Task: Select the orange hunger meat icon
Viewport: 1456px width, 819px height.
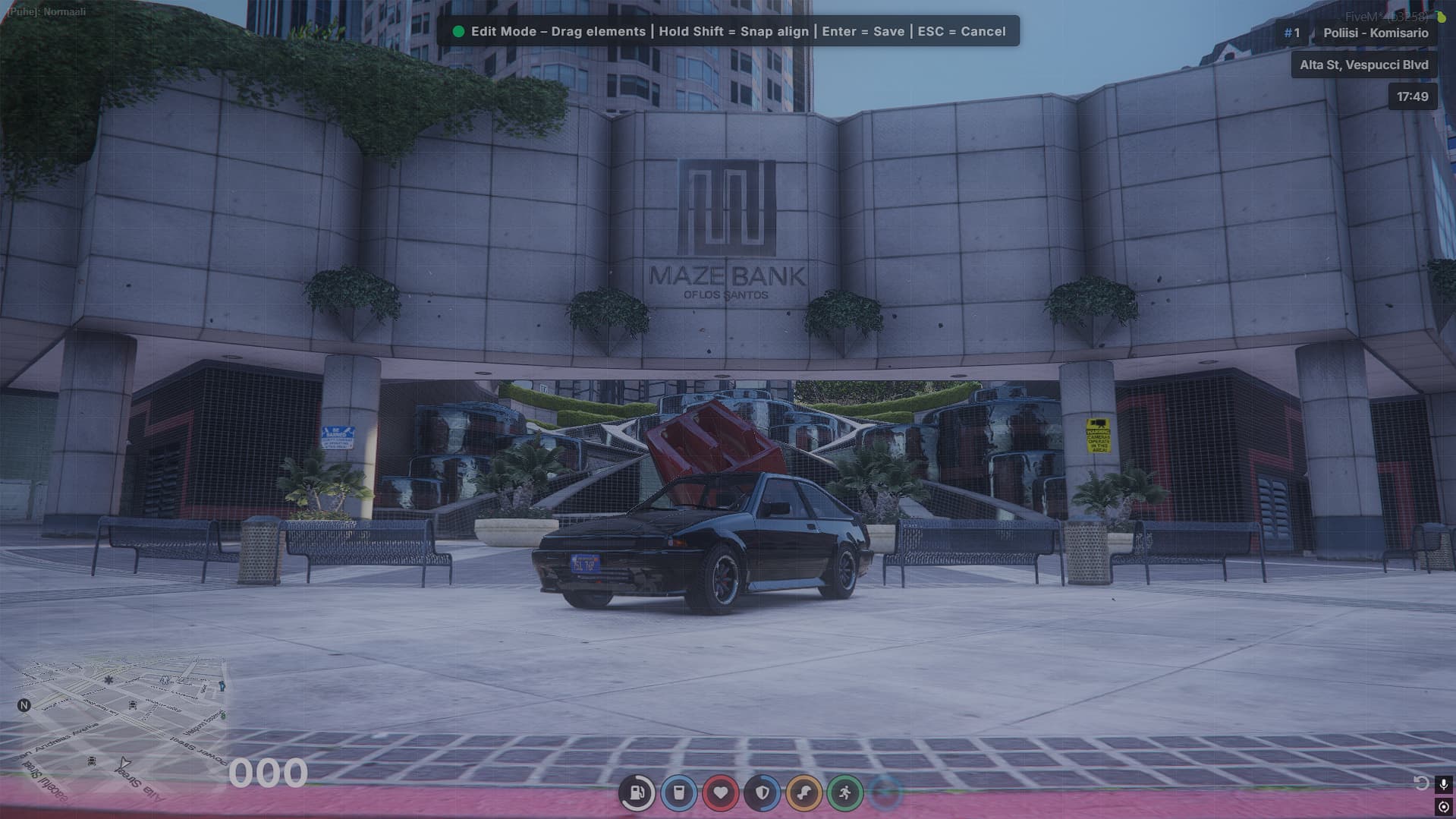Action: coord(803,793)
